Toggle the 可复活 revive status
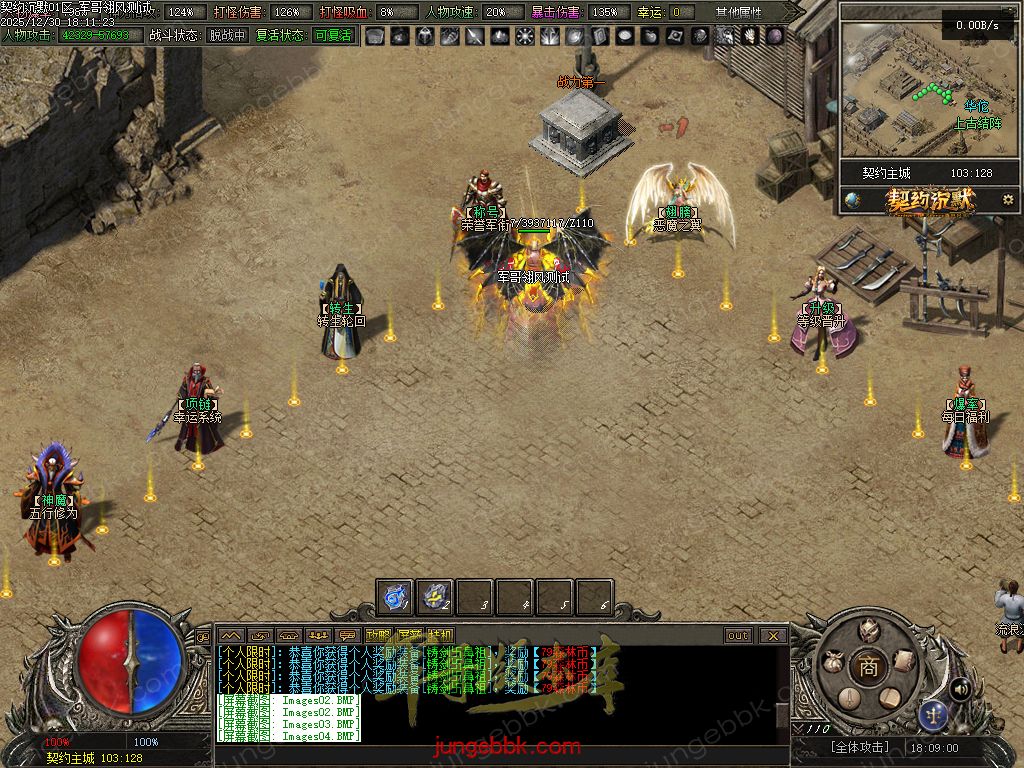The width and height of the screenshot is (1024, 768). click(333, 35)
